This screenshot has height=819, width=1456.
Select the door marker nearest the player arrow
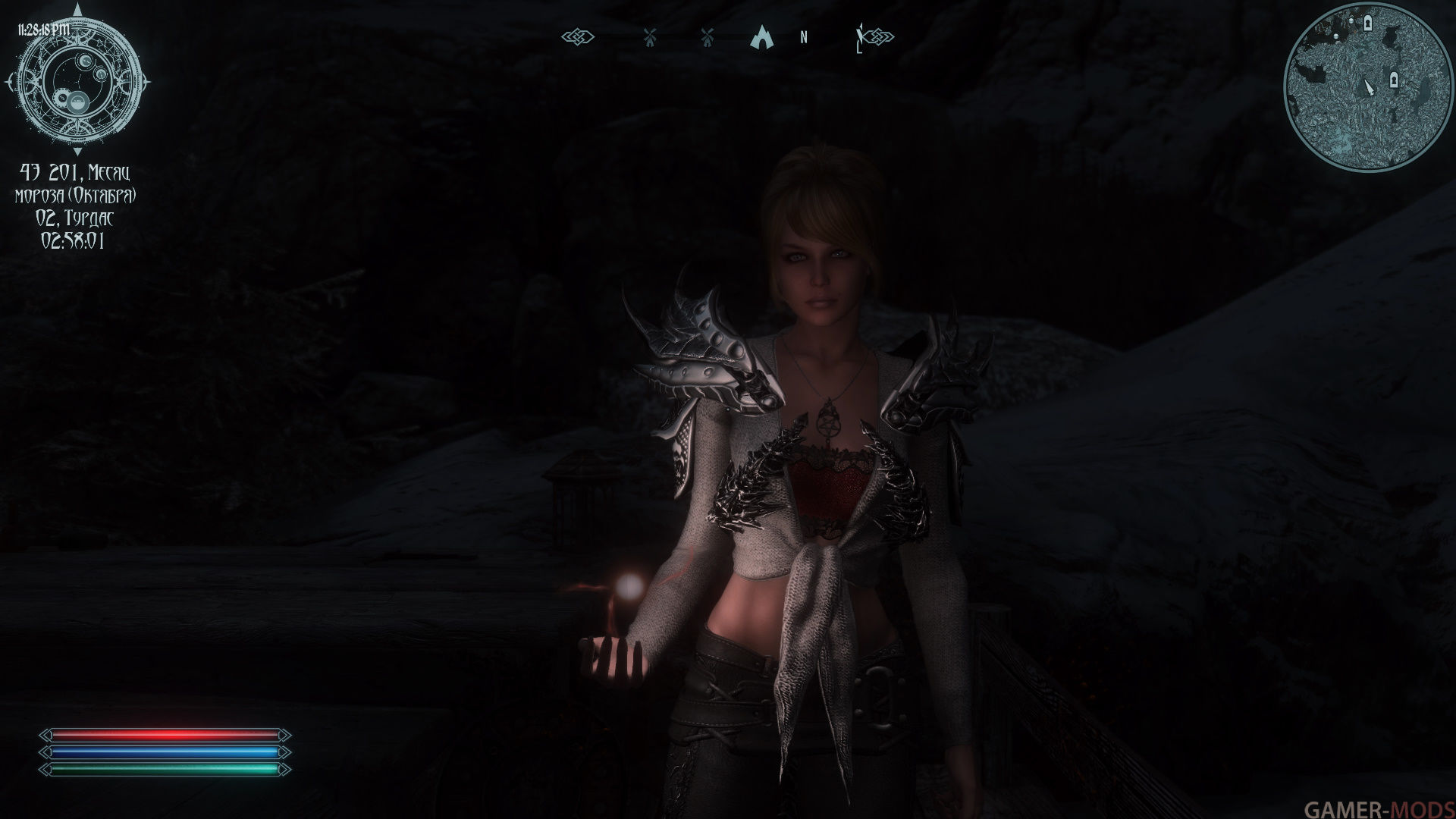pyautogui.click(x=1393, y=80)
